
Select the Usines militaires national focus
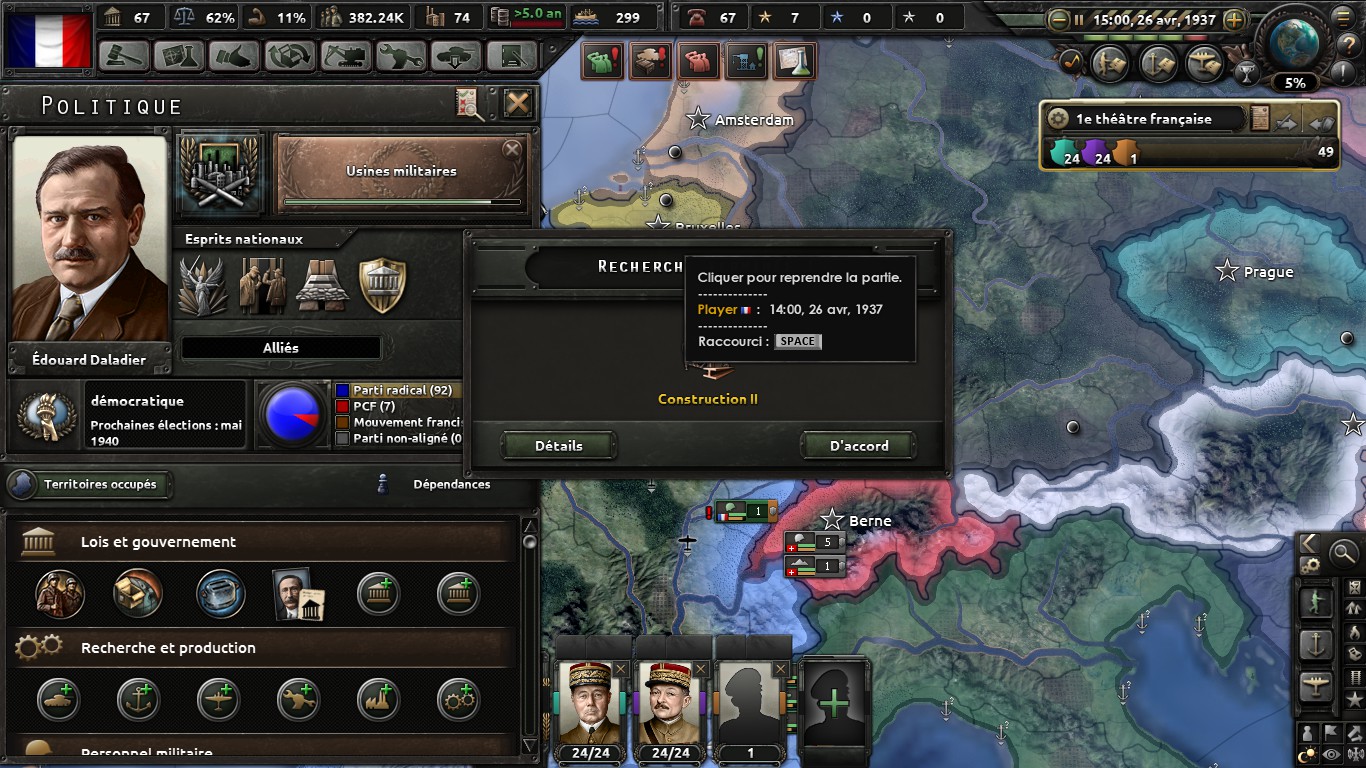pos(401,172)
